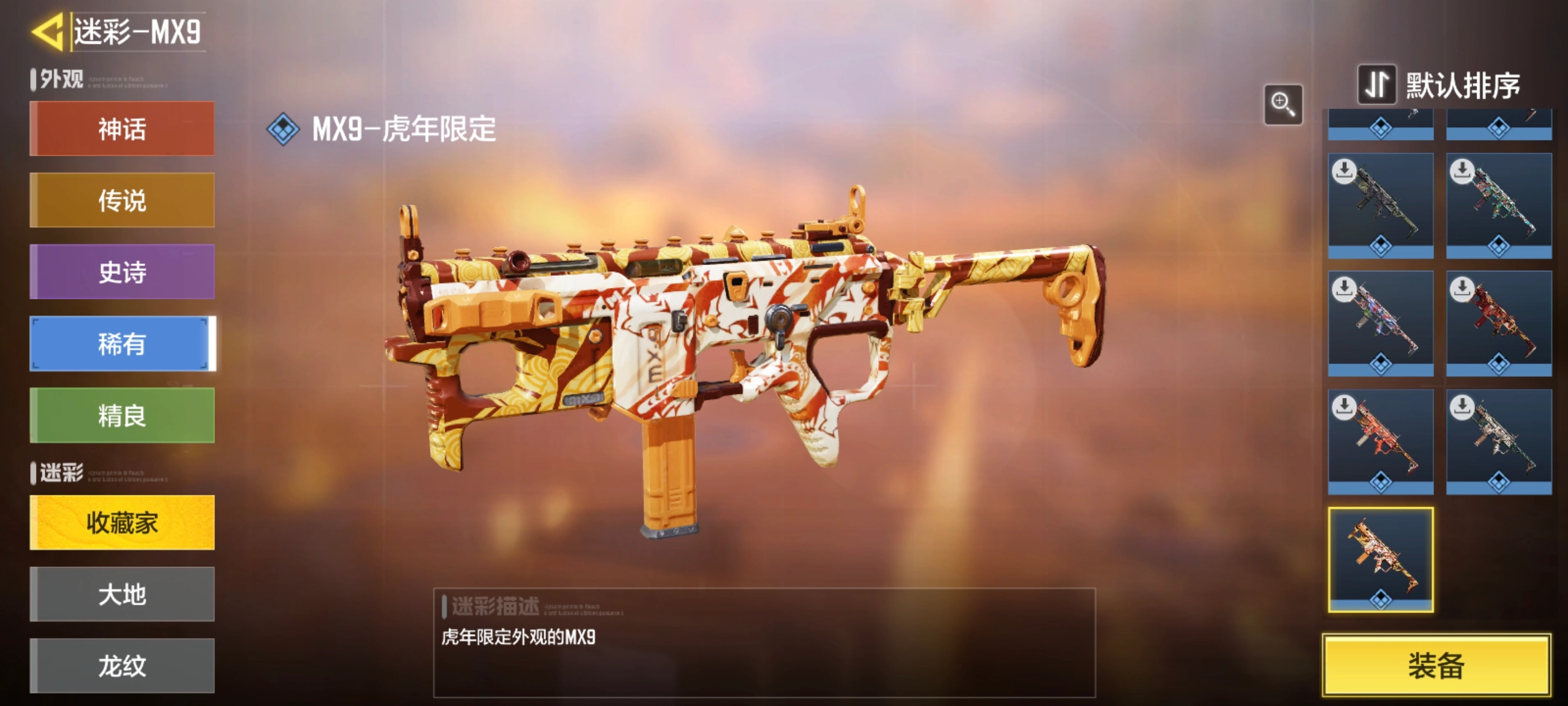1568x706 pixels.
Task: Select the 神话 rarity category
Action: (x=122, y=128)
